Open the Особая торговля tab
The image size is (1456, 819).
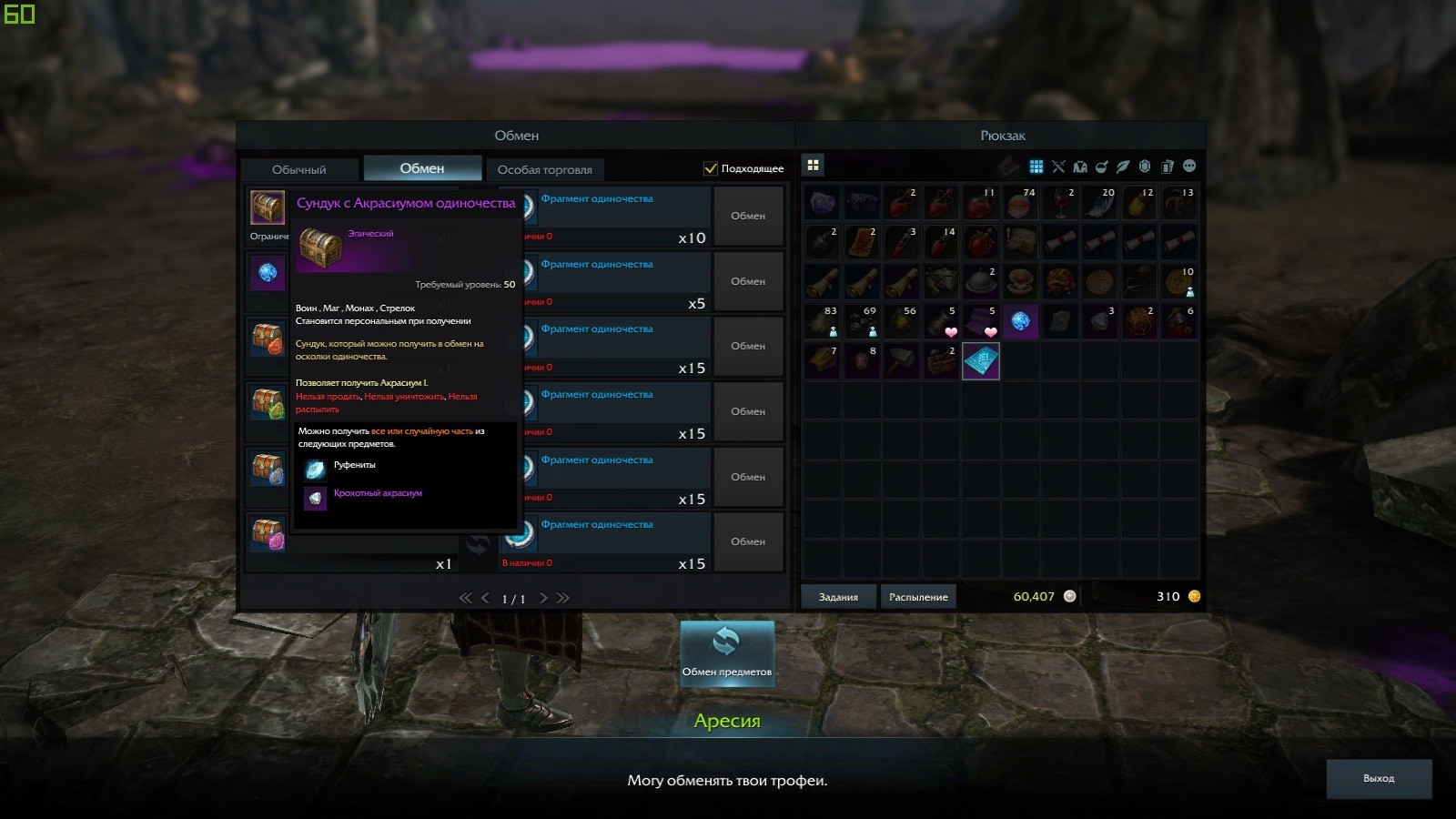coord(544,169)
